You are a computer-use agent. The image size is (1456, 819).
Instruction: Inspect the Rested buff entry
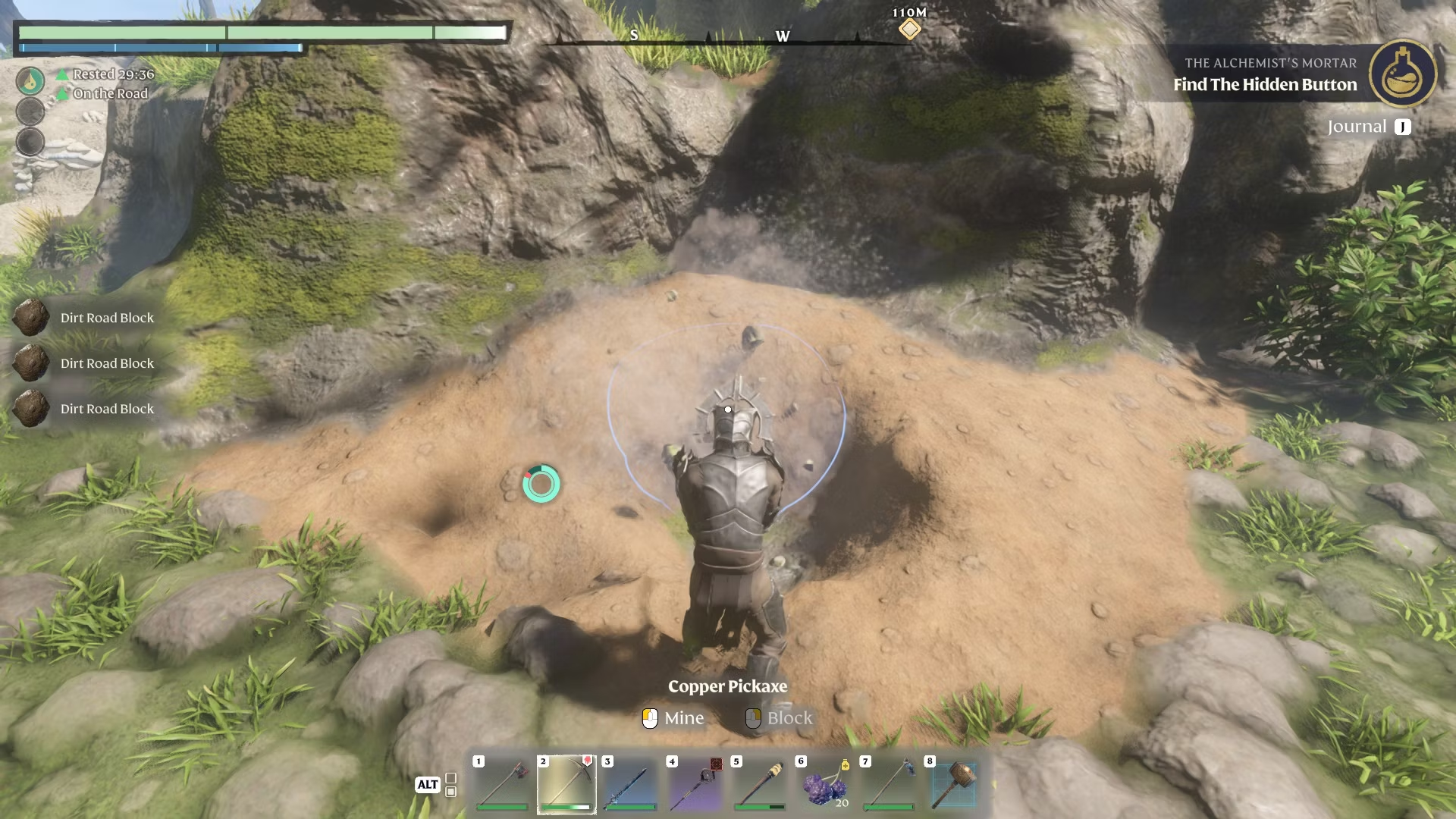tap(112, 74)
